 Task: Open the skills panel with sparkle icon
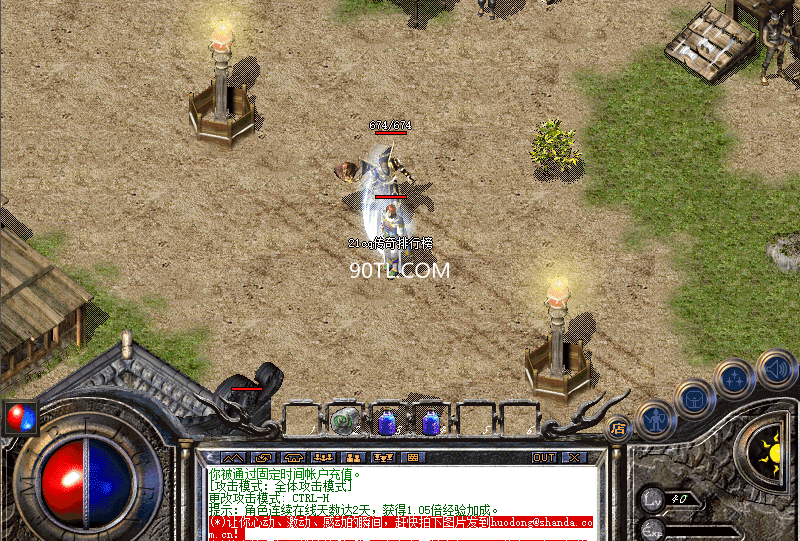(x=735, y=380)
